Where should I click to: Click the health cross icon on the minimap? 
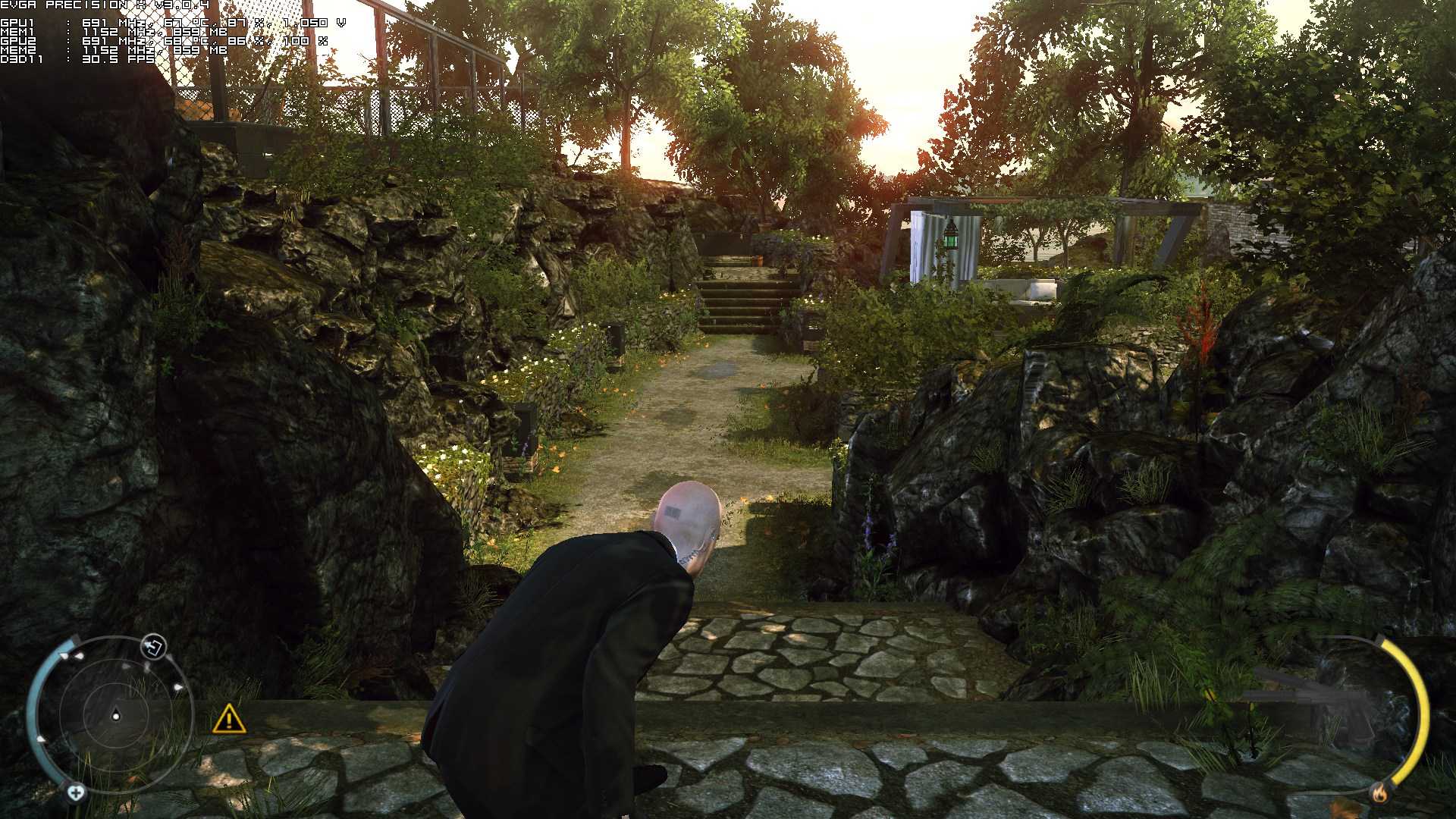77,792
